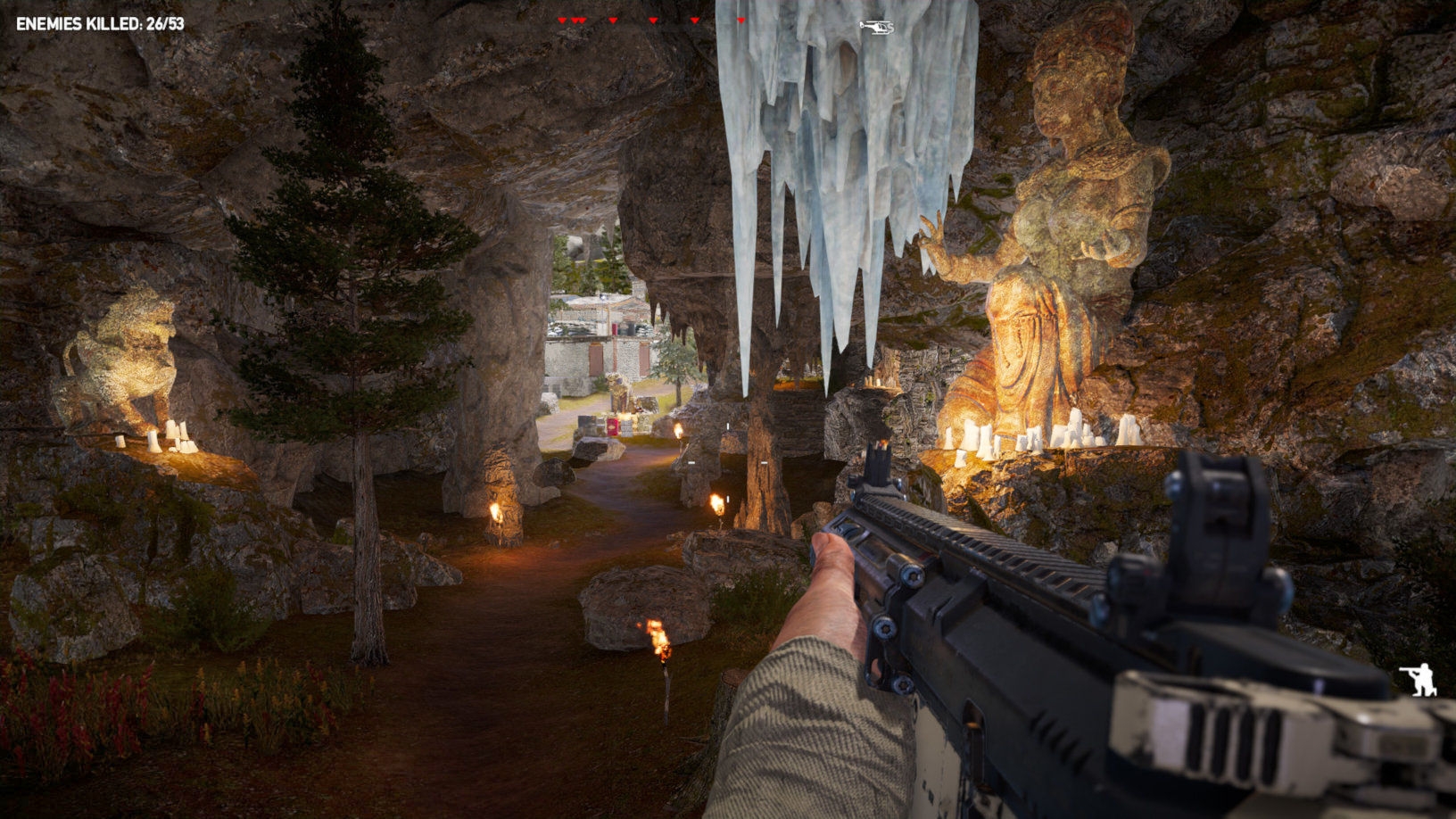Click the helicopter marker on the compass

pos(876,28)
